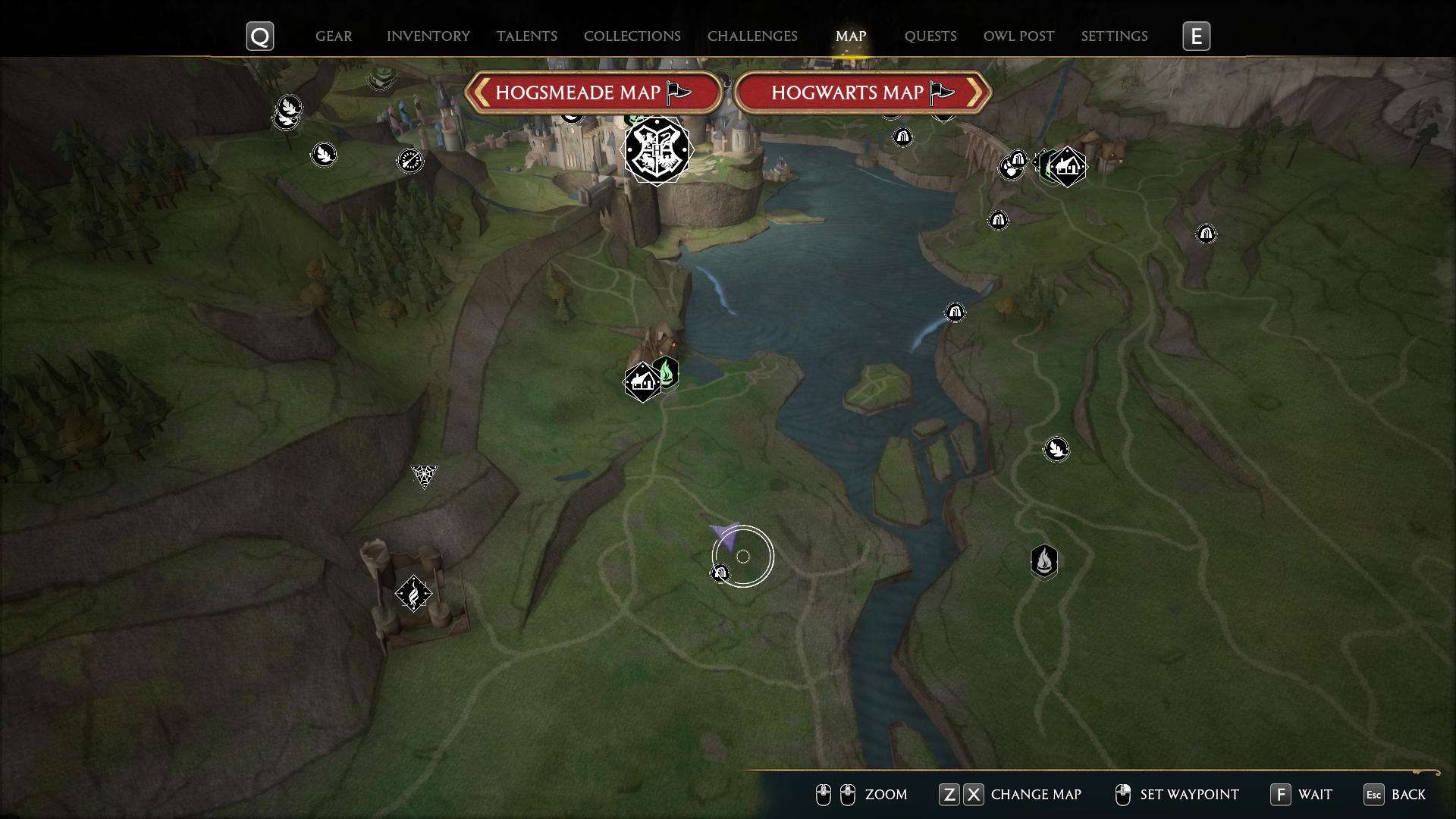Image resolution: width=1456 pixels, height=819 pixels.
Task: Click the hamlet house marker by the lake
Action: 642,382
